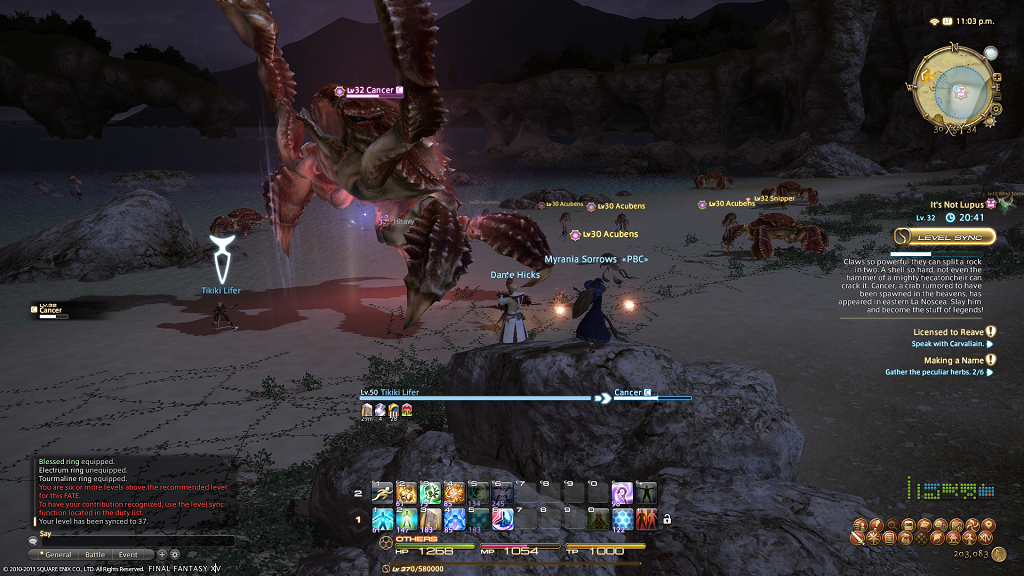Click the Level Sync button
Image resolution: width=1024 pixels, height=576 pixels.
(945, 237)
